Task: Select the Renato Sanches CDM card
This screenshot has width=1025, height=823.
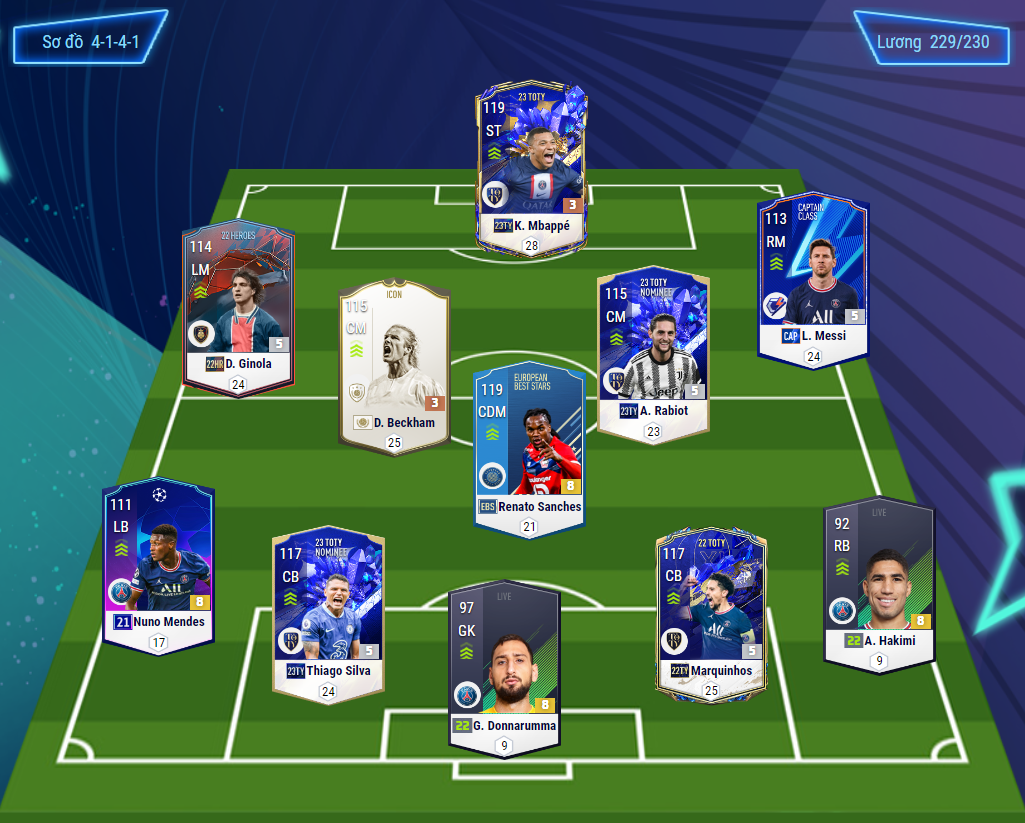Action: point(529,445)
